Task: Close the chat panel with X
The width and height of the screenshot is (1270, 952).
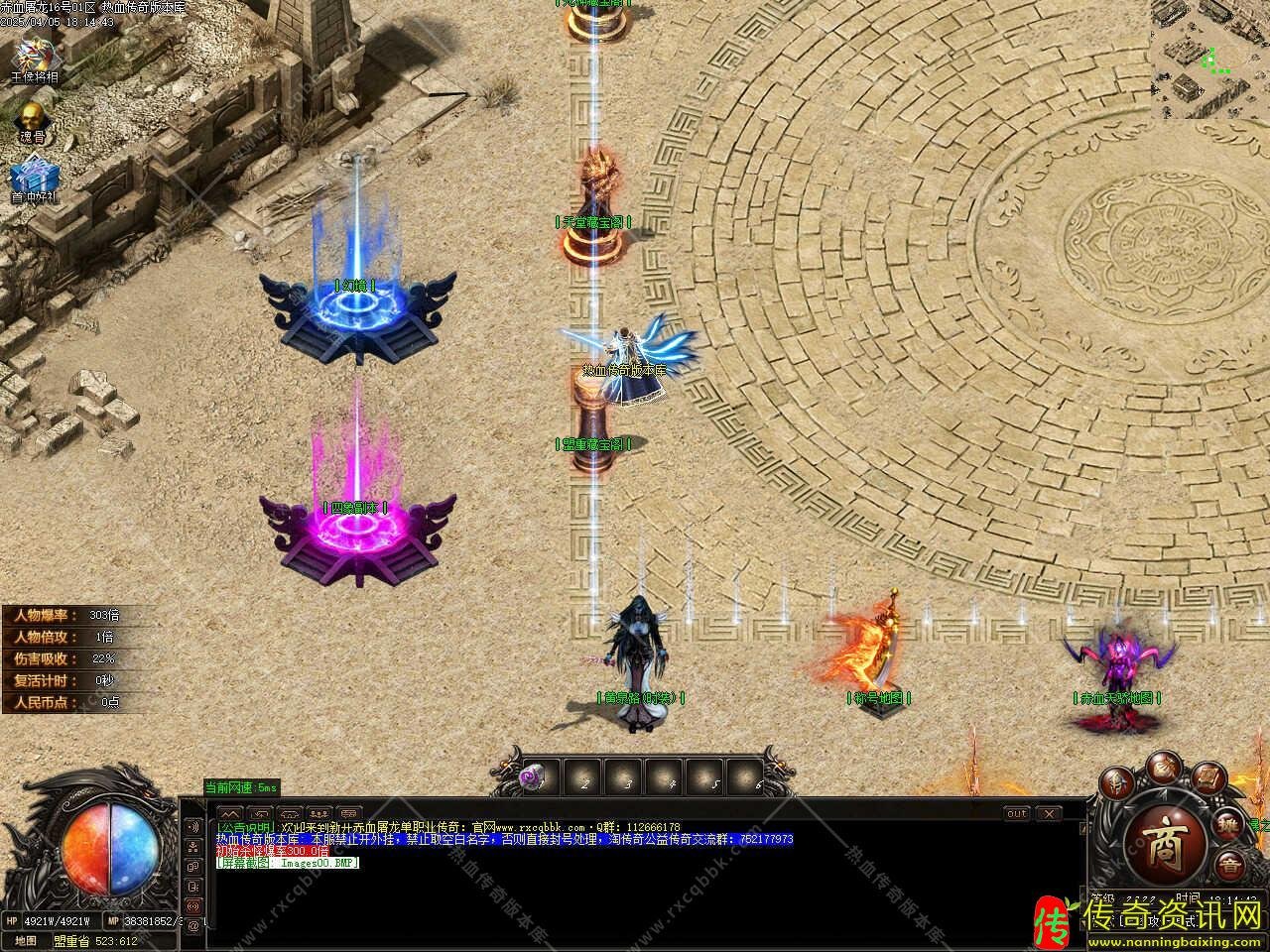Action: click(x=1049, y=813)
